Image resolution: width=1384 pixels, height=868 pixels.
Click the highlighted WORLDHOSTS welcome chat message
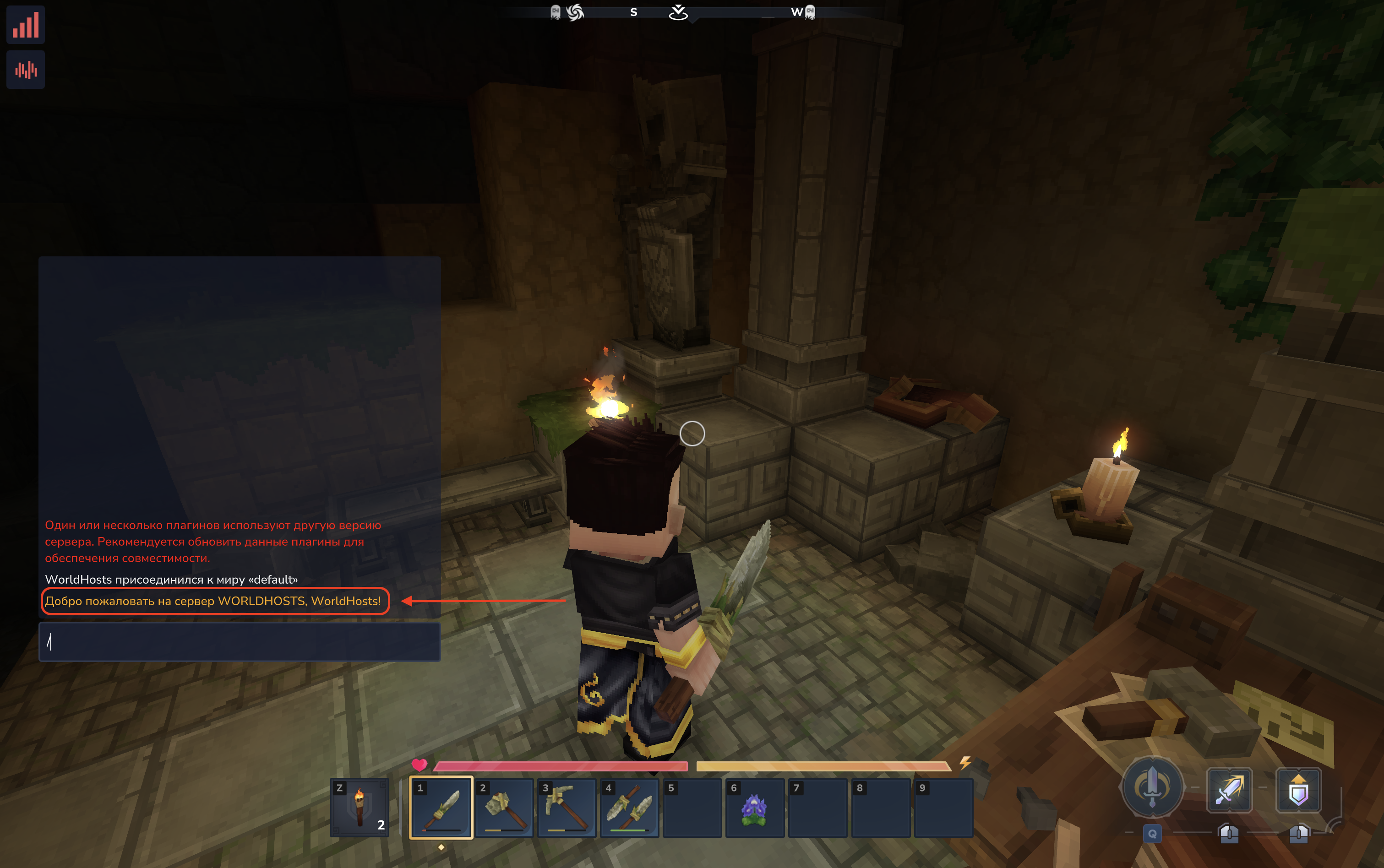tap(213, 601)
